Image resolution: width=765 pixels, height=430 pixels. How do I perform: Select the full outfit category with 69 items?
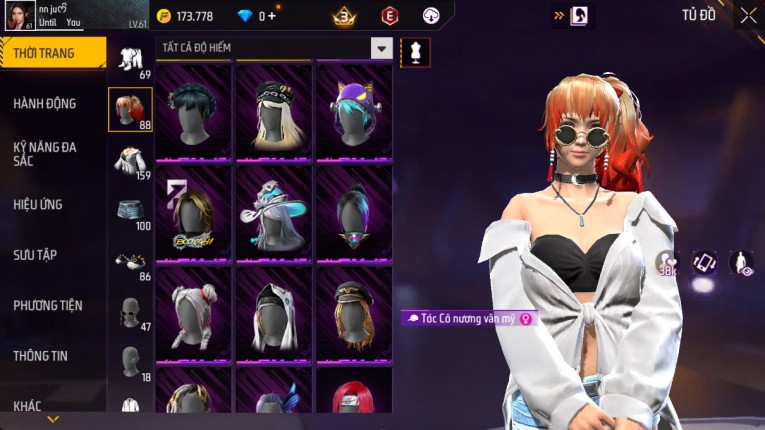130,58
